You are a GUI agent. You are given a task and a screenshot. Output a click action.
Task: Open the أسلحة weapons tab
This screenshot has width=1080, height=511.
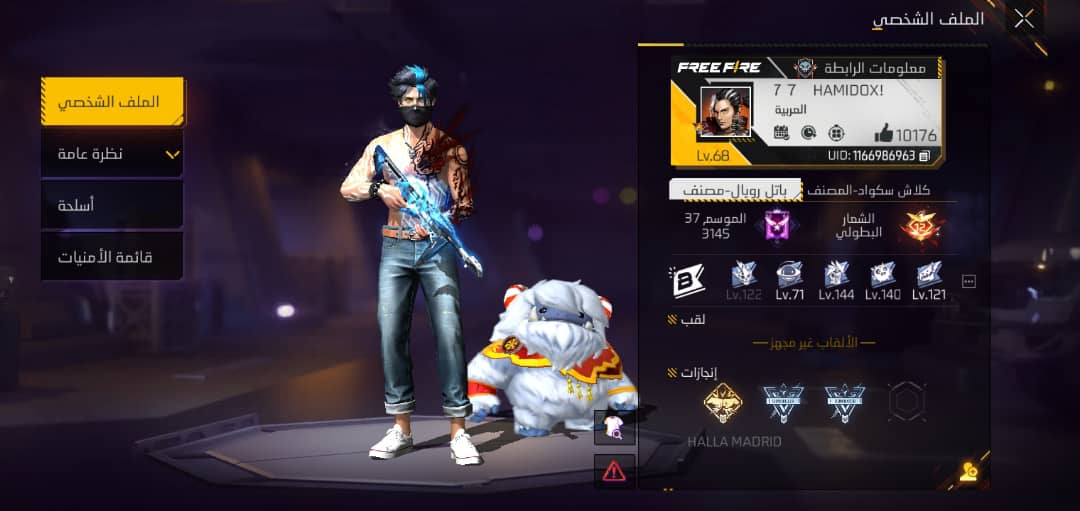click(112, 205)
